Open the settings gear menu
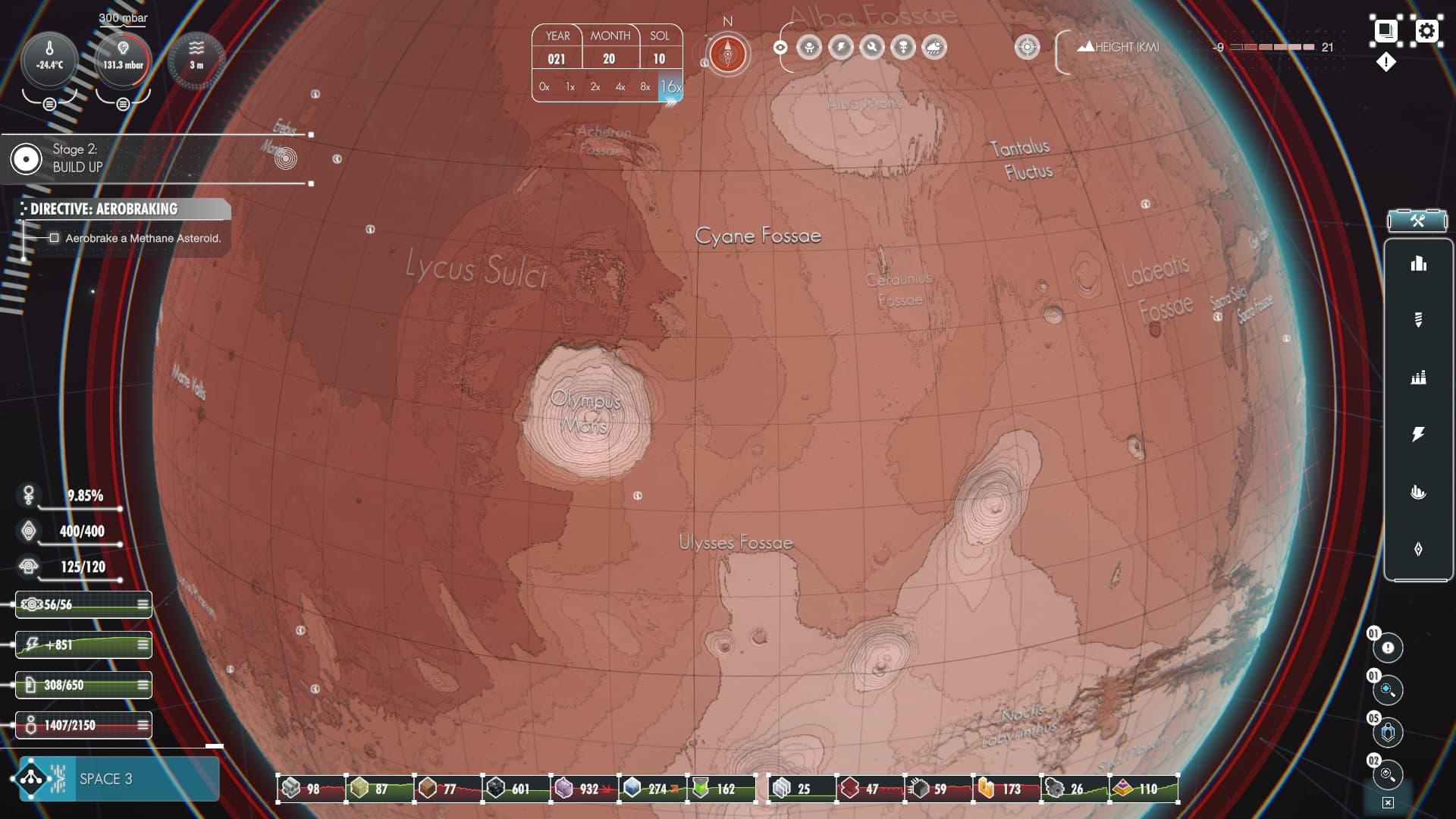The width and height of the screenshot is (1456, 819). pos(1427,31)
